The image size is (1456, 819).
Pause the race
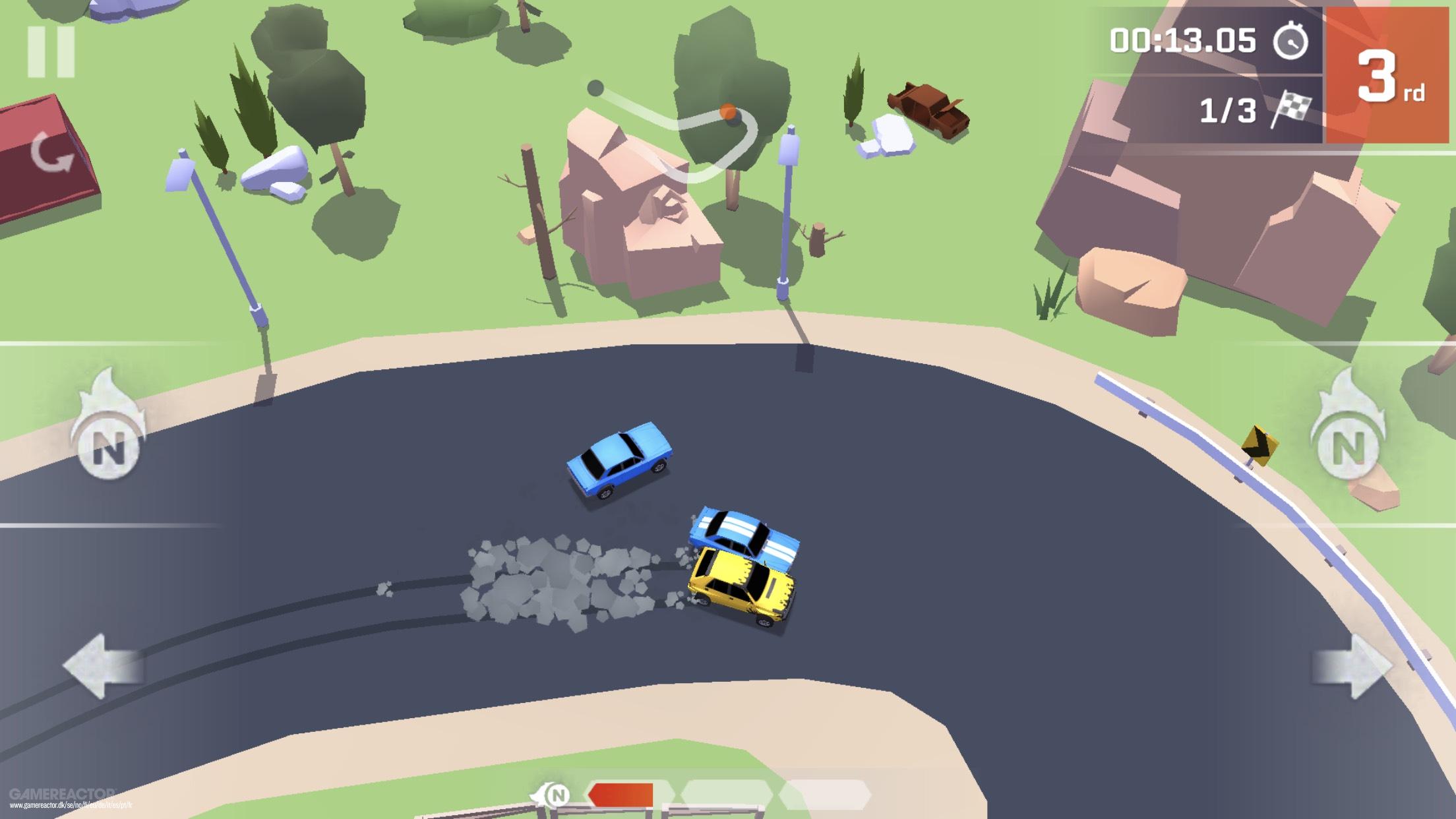click(51, 52)
